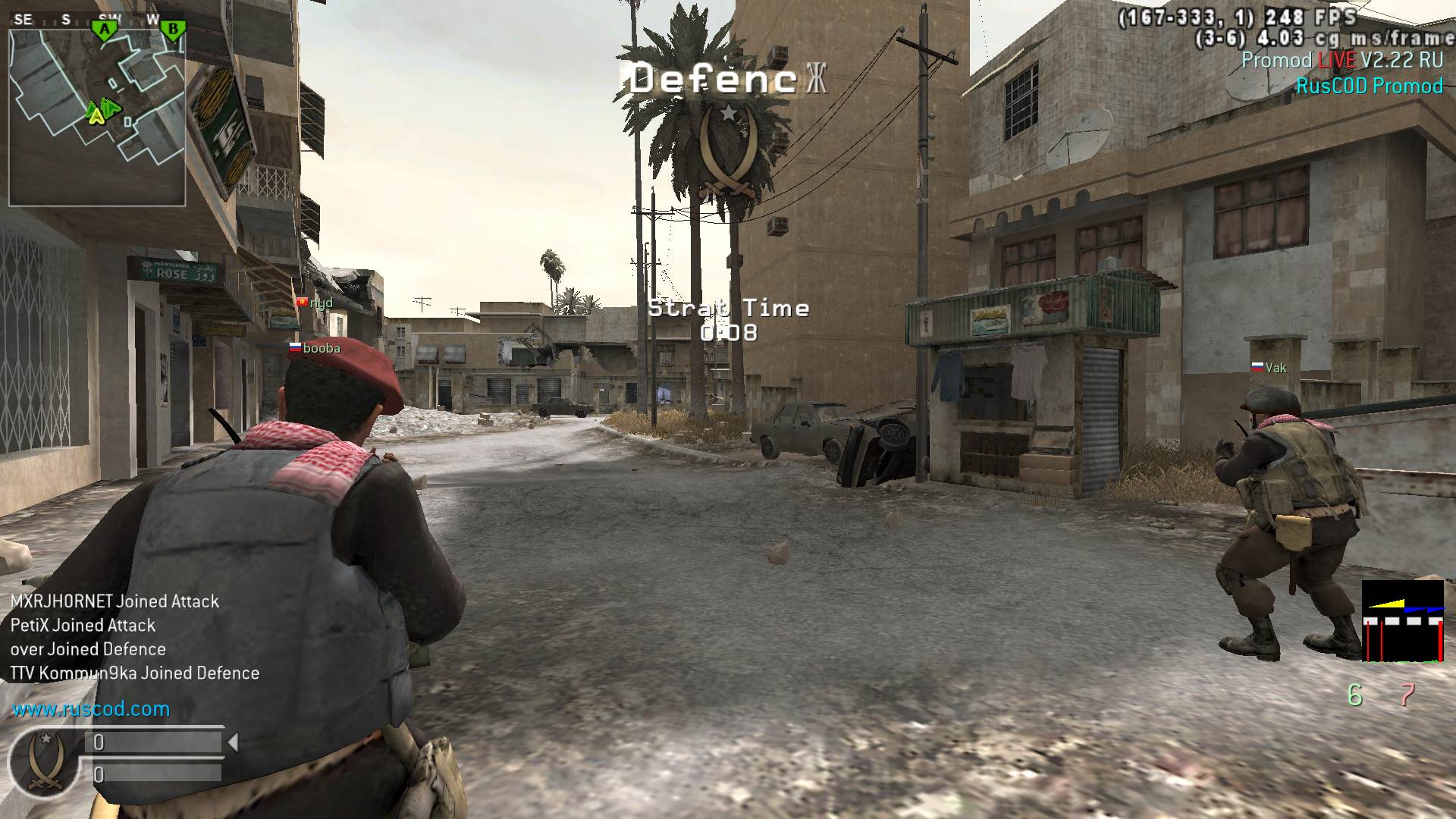
Task: Click the minimap in the corner
Action: 97,118
